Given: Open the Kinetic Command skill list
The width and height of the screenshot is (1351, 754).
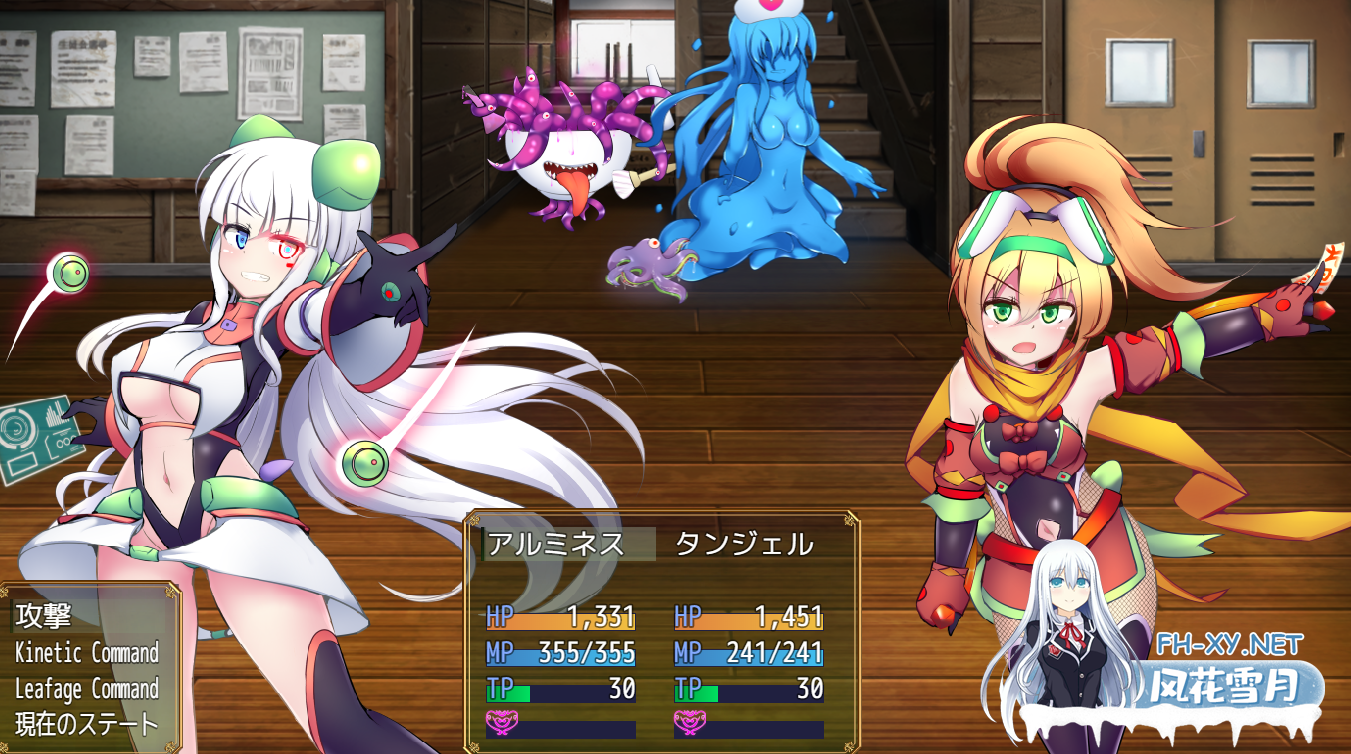Looking at the screenshot, I should coord(87,653).
